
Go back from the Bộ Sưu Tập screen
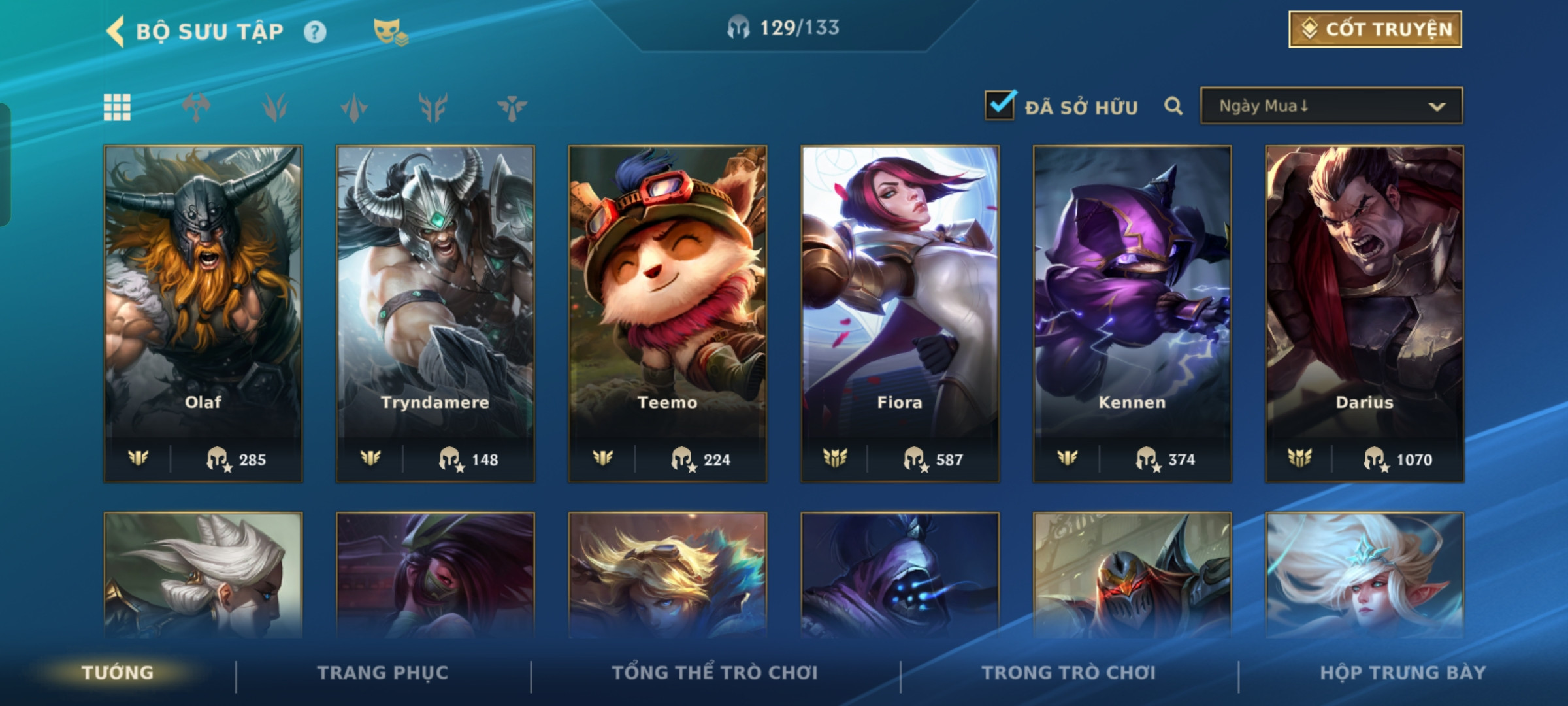(x=116, y=31)
